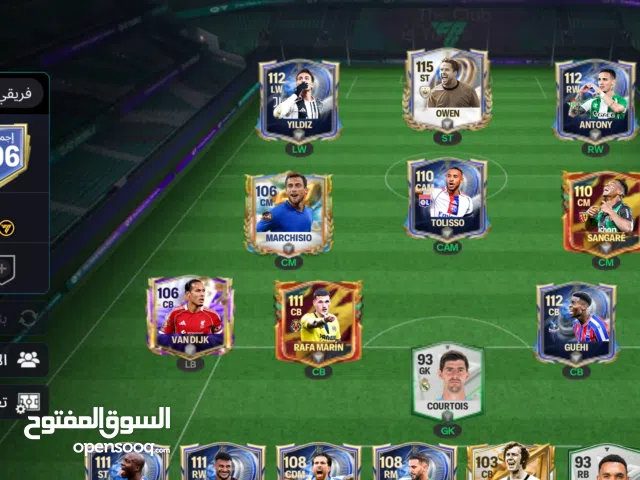Select the 108 CDM bench card
Image resolution: width=640 pixels, height=480 pixels.
tap(318, 462)
